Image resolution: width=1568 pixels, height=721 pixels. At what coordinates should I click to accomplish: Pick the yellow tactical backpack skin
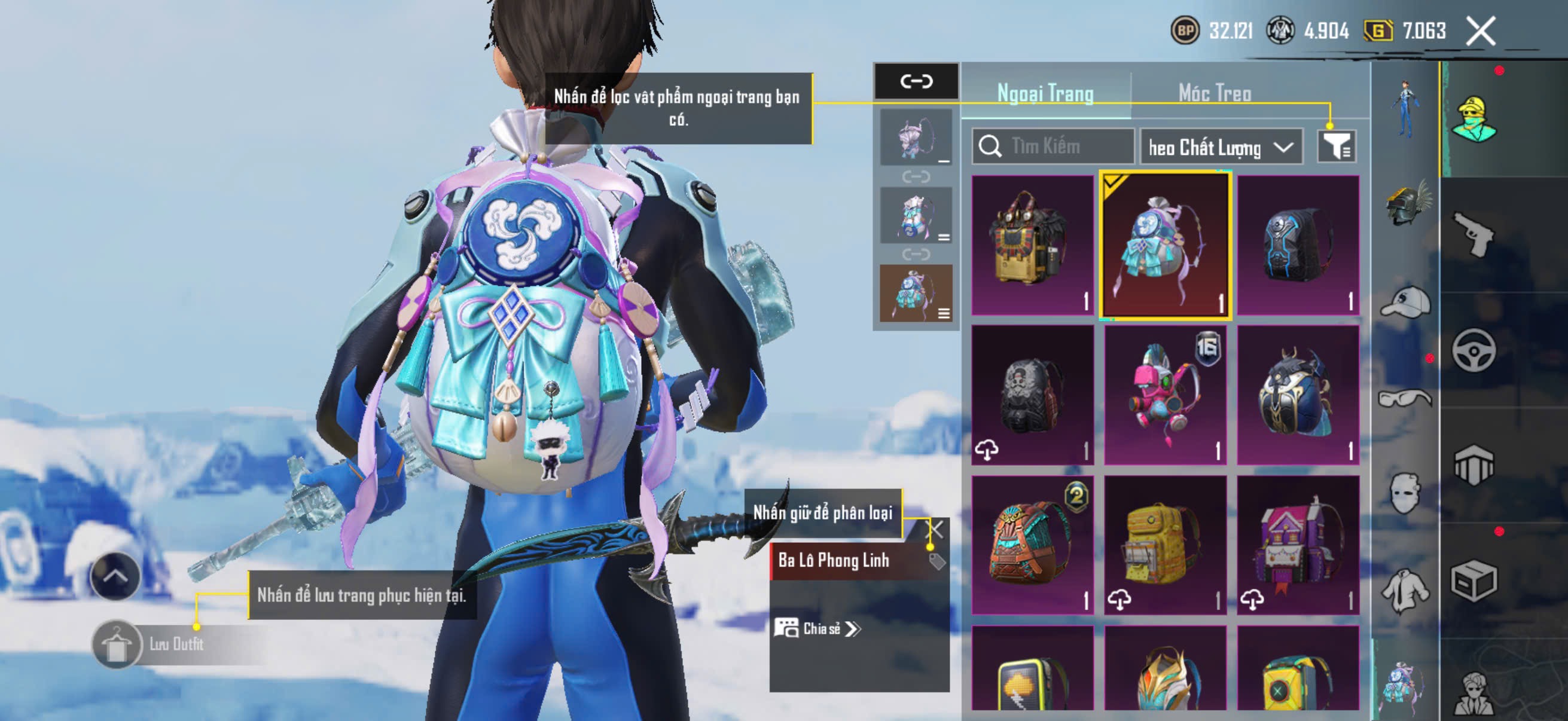click(x=1165, y=545)
